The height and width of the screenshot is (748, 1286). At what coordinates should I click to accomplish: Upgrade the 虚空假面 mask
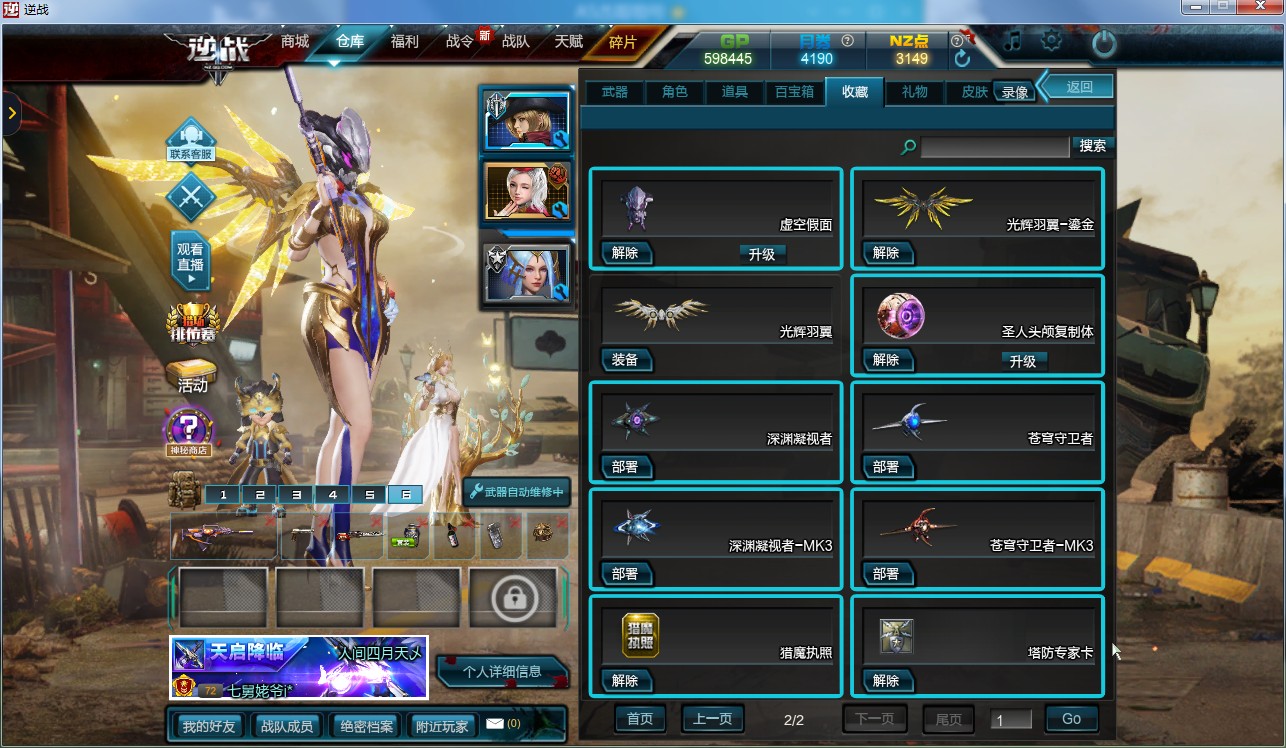[762, 254]
